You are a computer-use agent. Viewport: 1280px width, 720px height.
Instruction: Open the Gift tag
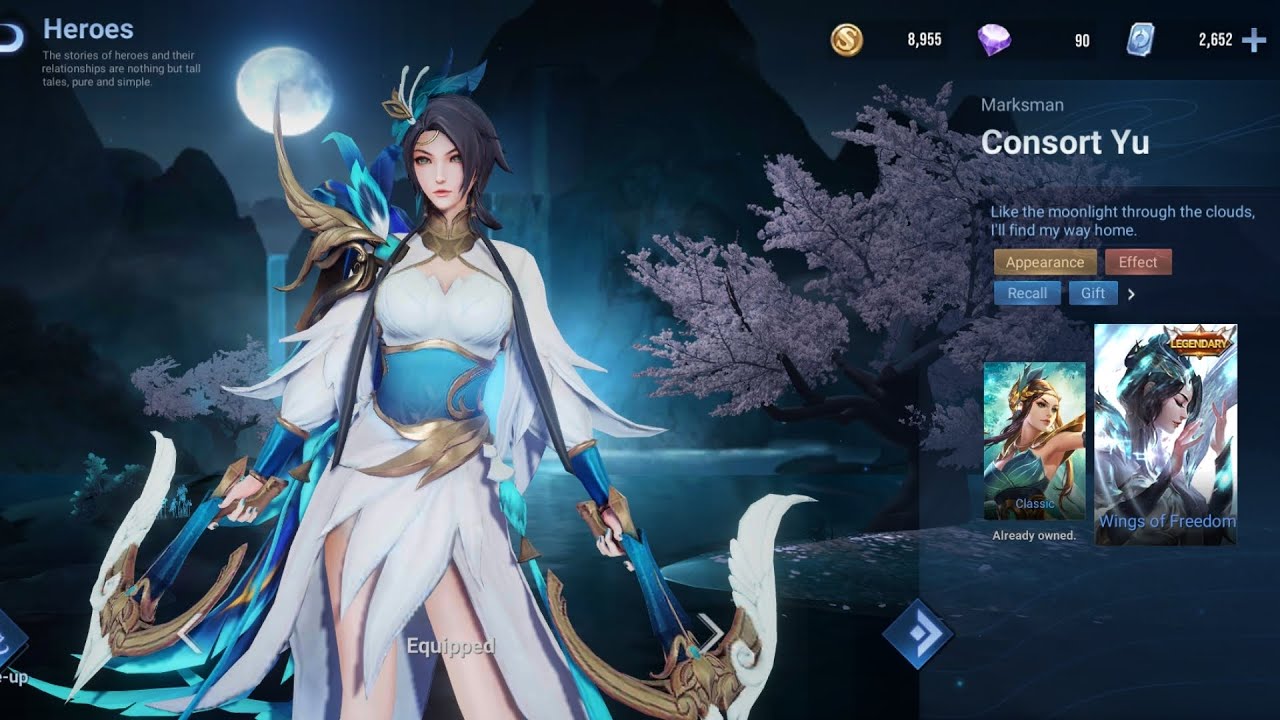click(1092, 293)
